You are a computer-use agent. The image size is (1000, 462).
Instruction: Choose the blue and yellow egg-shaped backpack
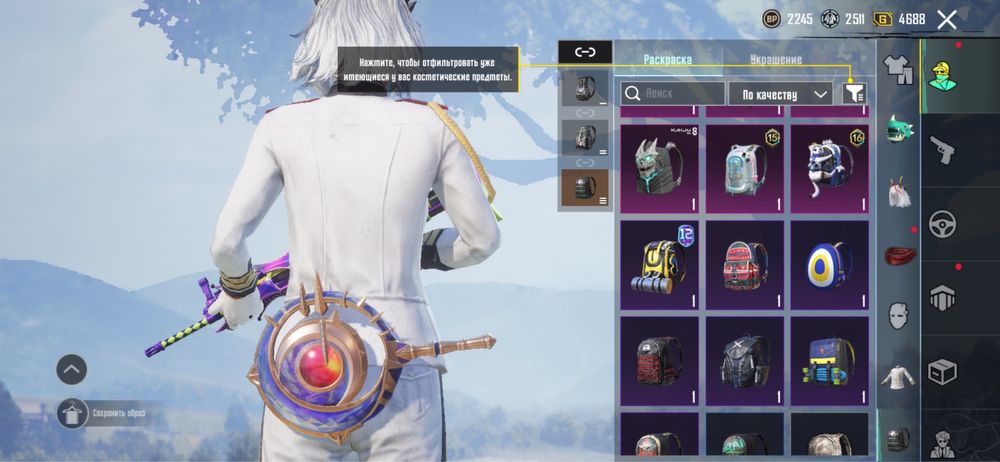(829, 264)
